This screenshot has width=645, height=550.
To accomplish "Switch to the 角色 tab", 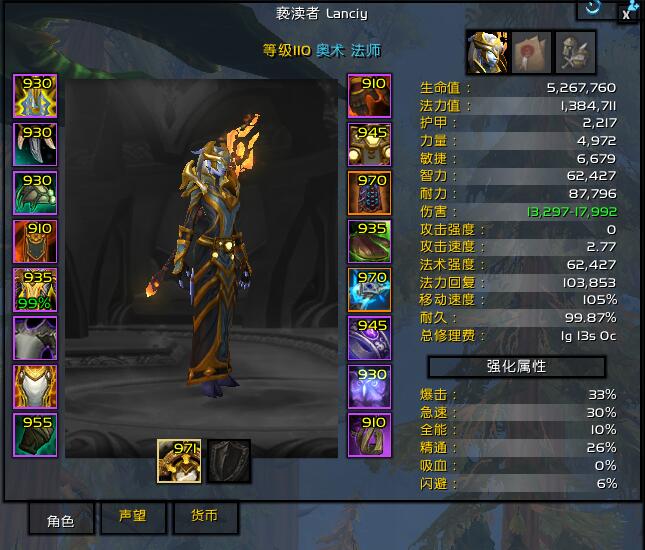I will pos(62,518).
